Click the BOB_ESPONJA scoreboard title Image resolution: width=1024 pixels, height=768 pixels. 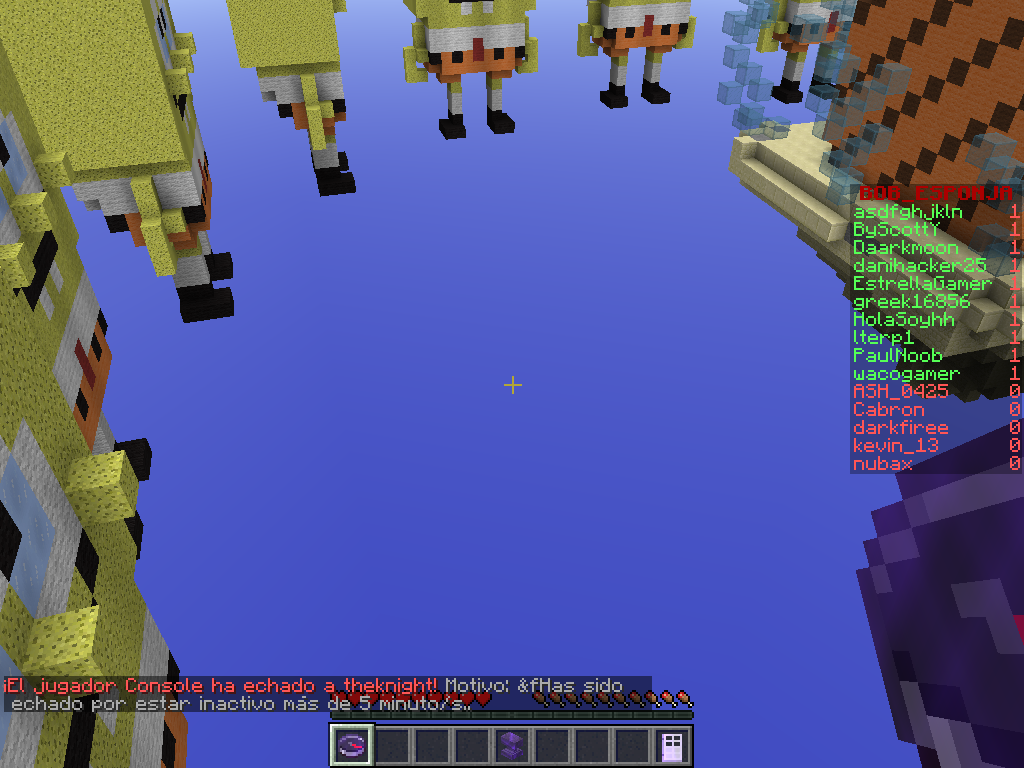[x=935, y=193]
